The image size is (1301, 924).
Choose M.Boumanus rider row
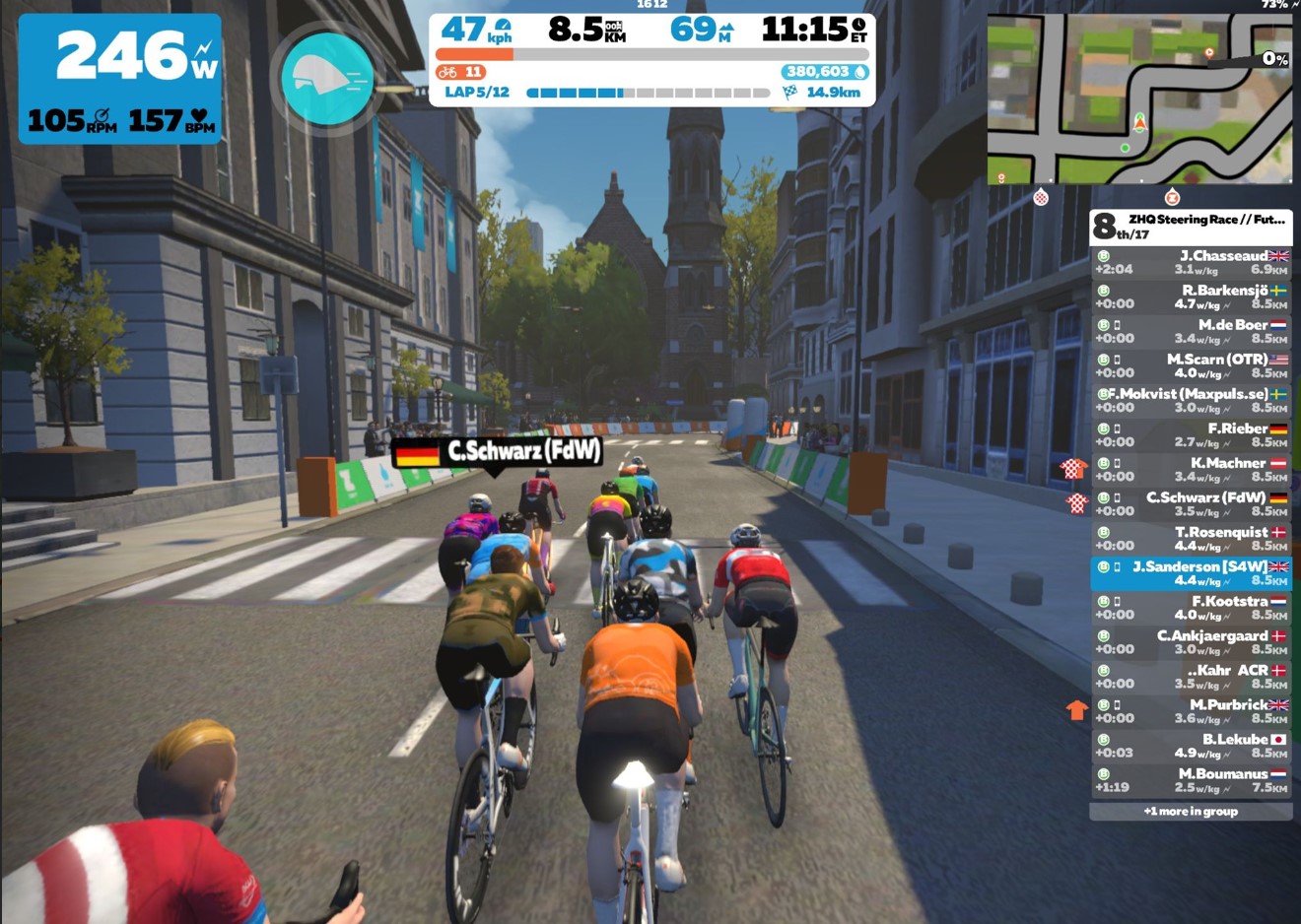pyautogui.click(x=1191, y=779)
